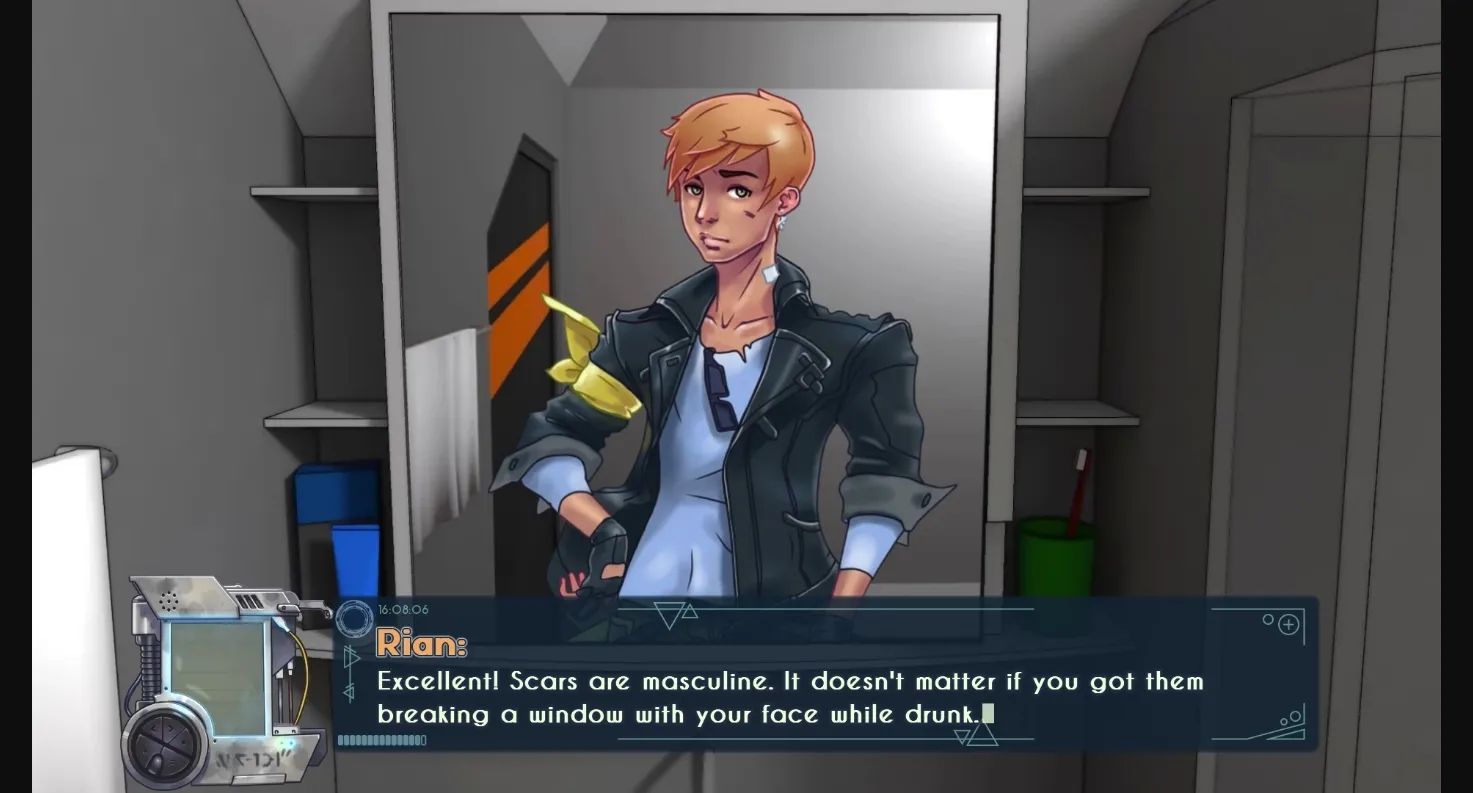Click the lower triangle marker on the dialogue box edge
1473x793 pixels.
[x=348, y=689]
